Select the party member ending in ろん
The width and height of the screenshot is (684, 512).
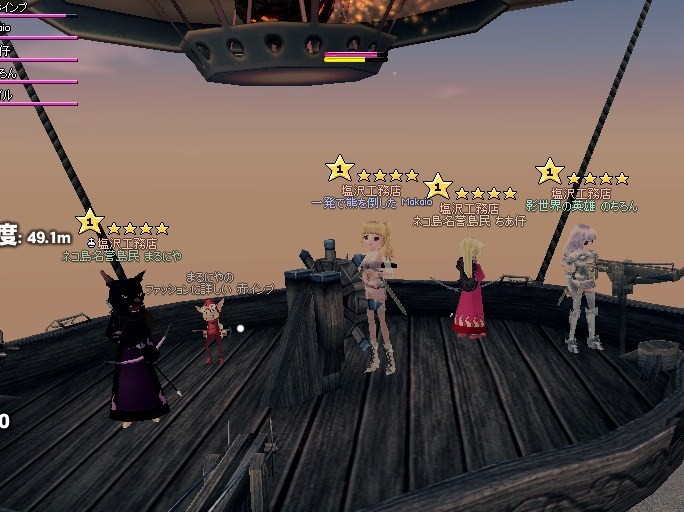[8, 72]
